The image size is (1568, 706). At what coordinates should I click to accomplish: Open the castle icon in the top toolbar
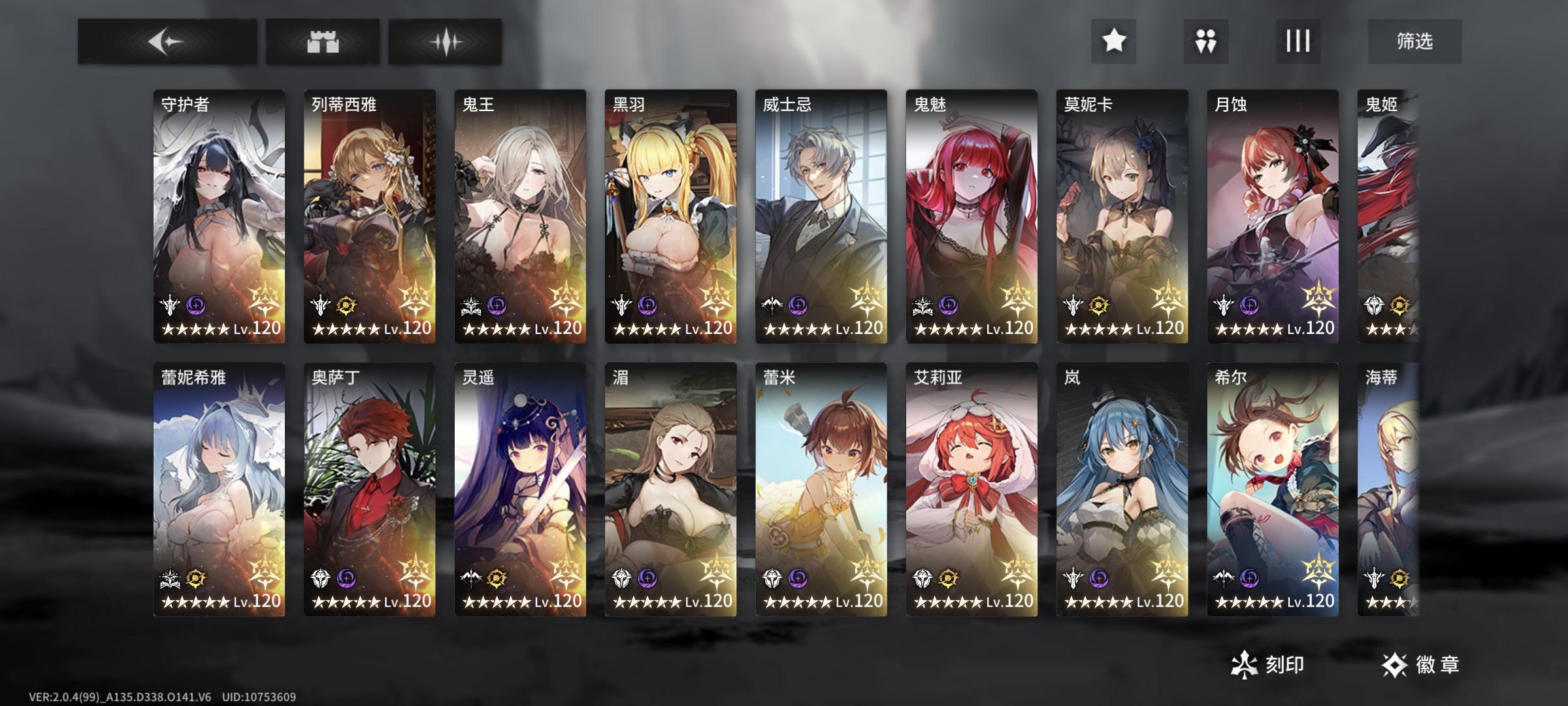point(325,41)
